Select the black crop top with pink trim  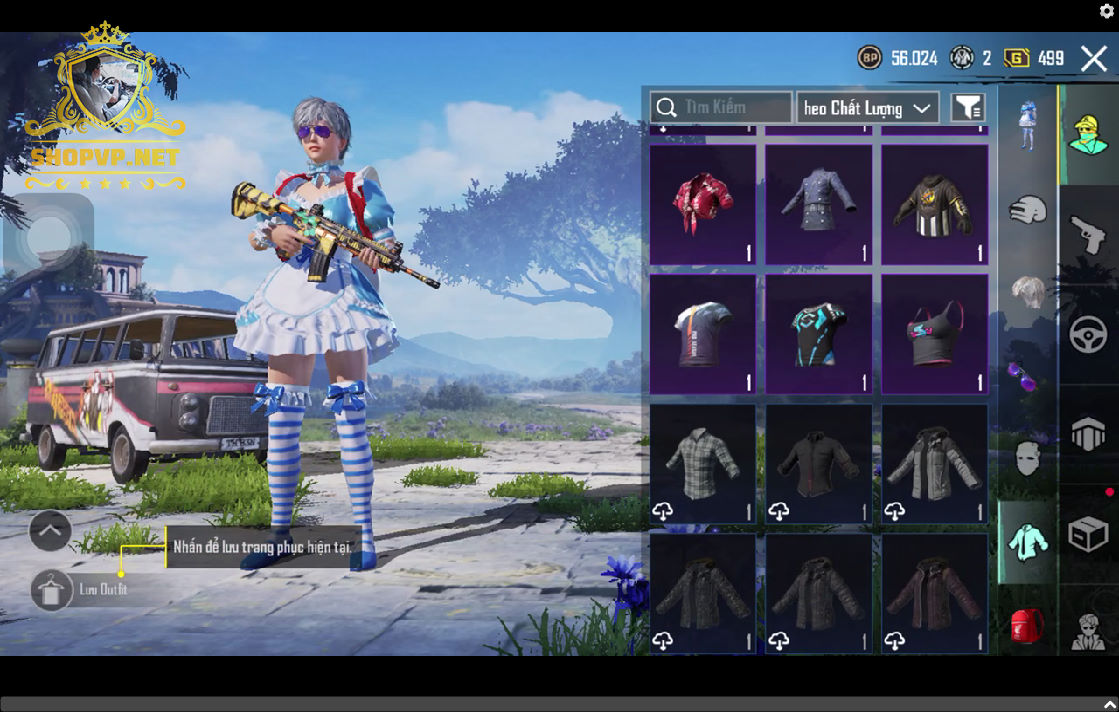[x=934, y=334]
